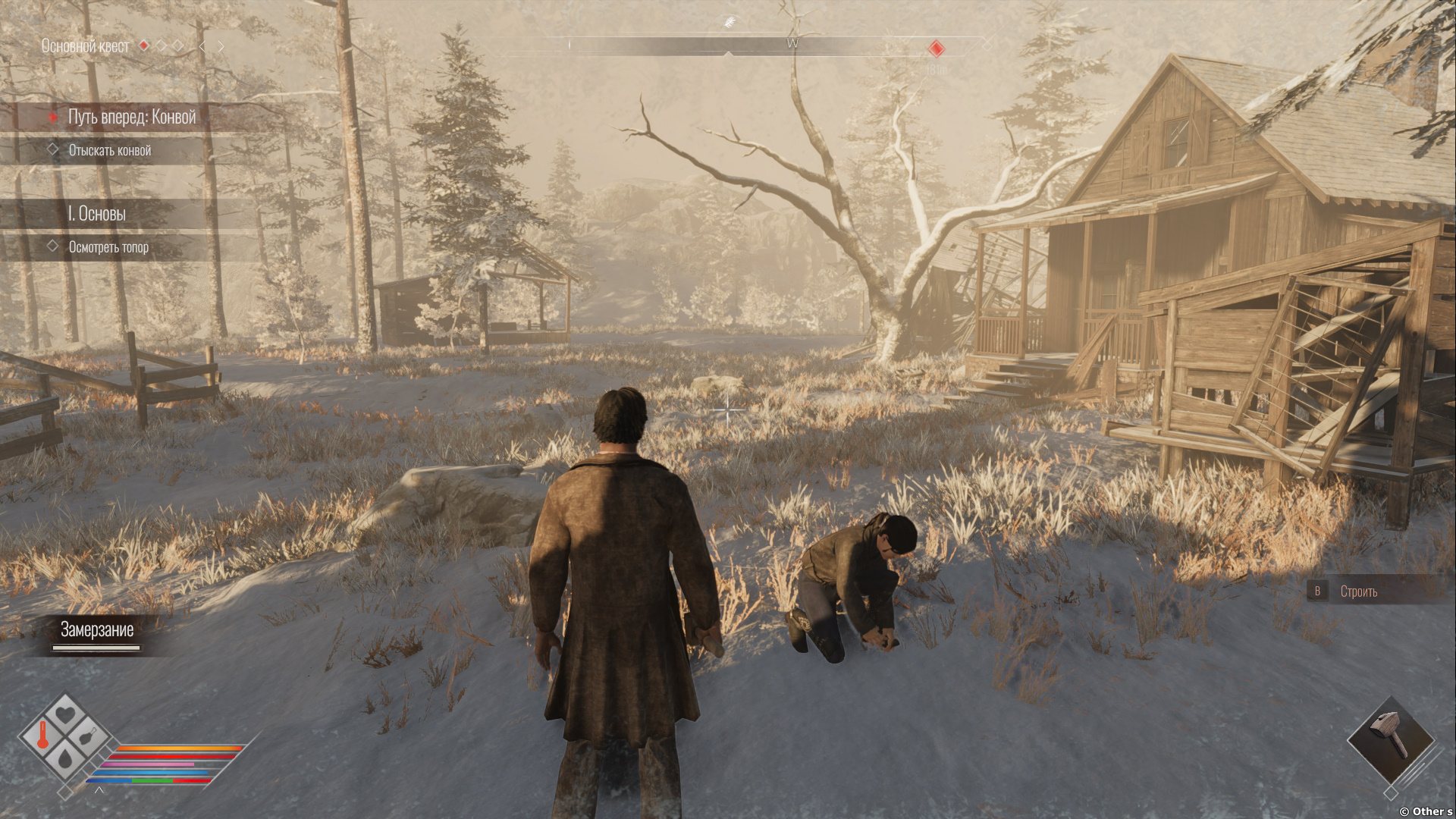Select the 'Отыскать конвой' objective

(110, 150)
